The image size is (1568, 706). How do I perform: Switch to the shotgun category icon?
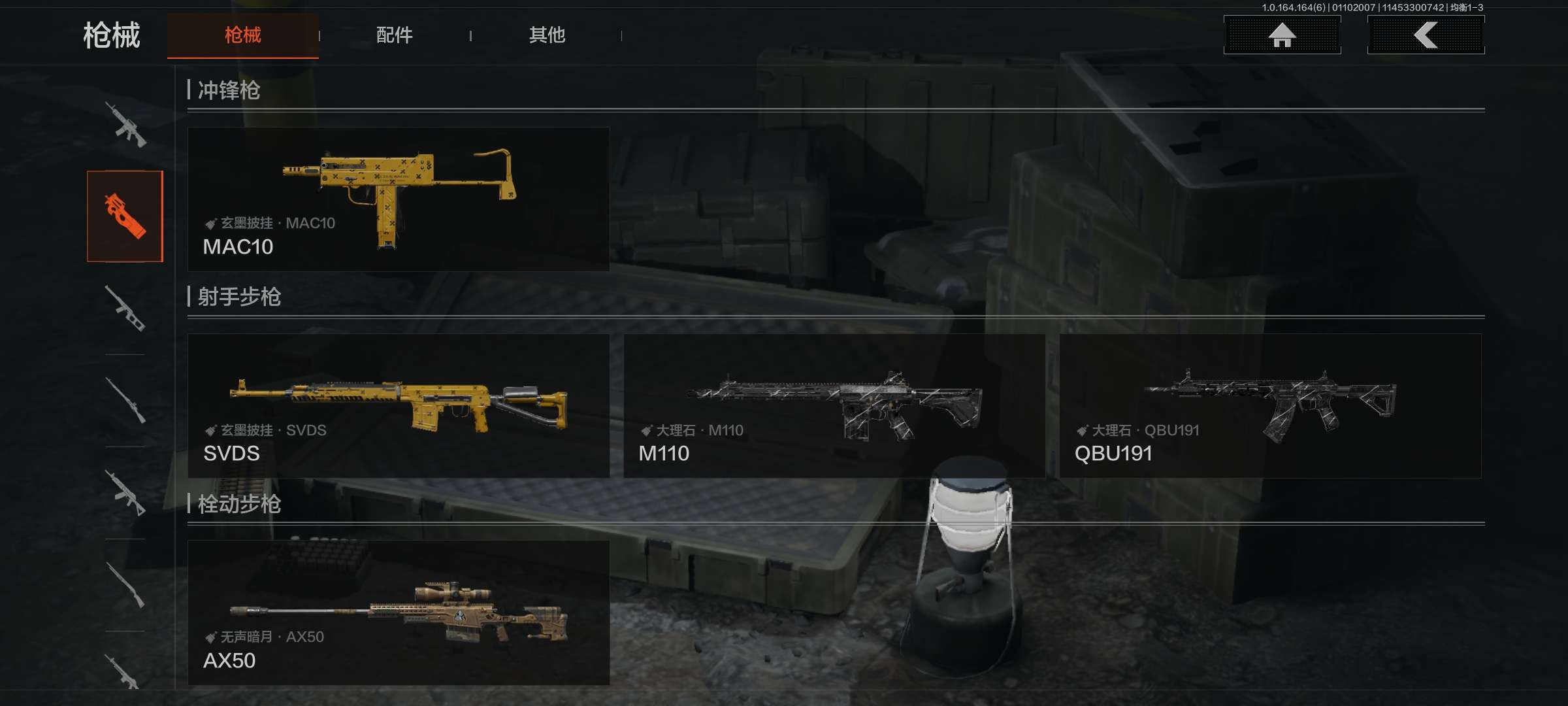pyautogui.click(x=125, y=585)
